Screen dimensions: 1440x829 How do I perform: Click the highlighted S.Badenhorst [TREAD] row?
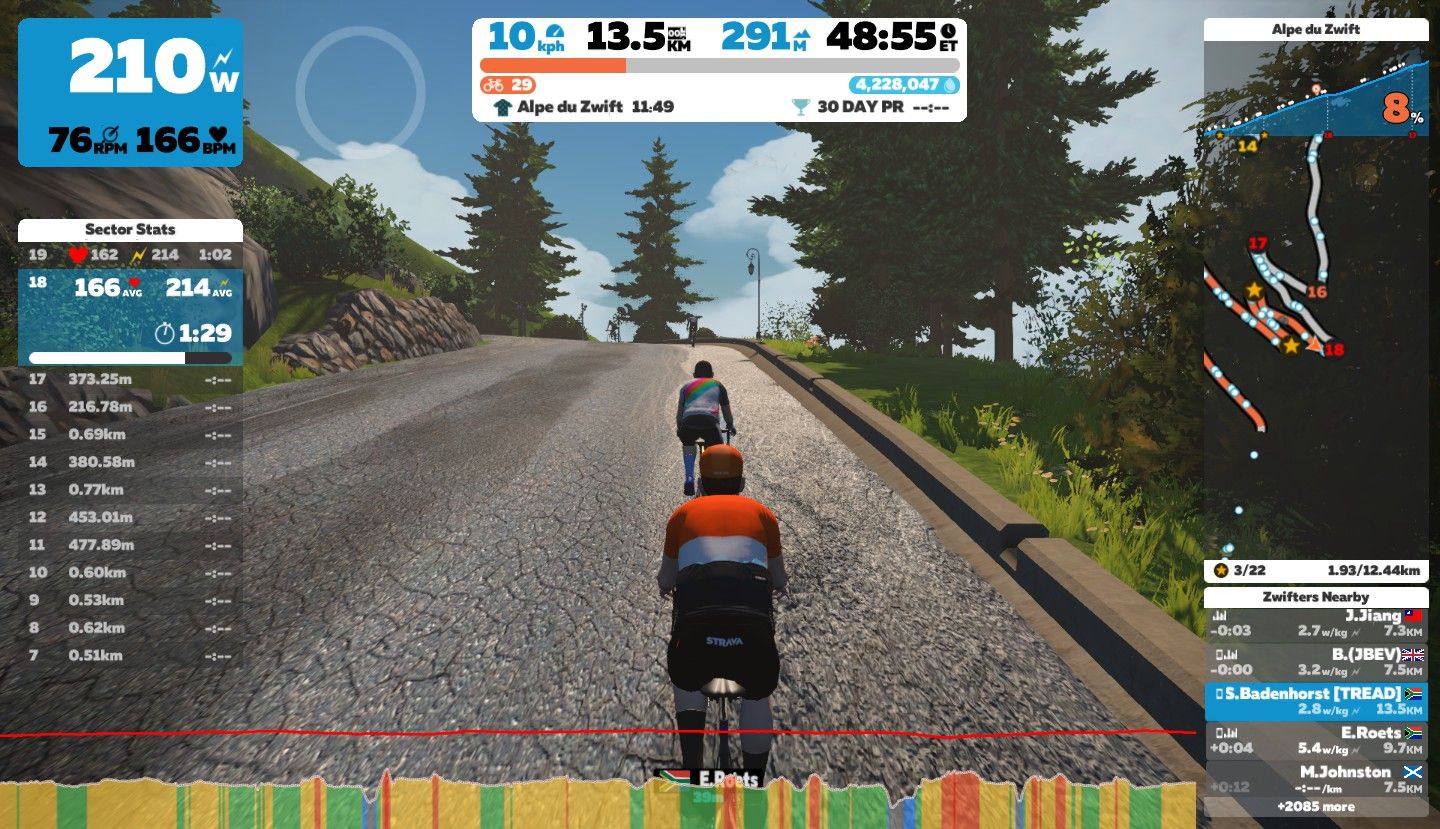1316,701
